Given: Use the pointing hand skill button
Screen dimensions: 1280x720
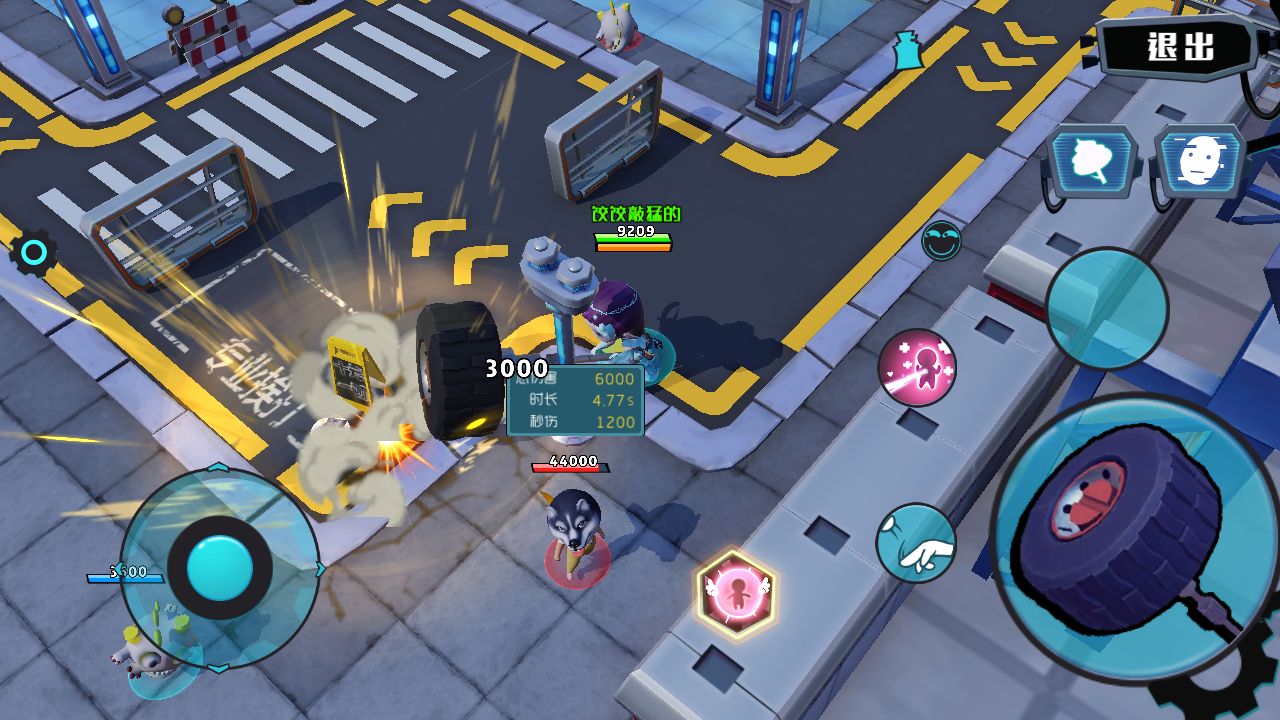Looking at the screenshot, I should tap(916, 544).
